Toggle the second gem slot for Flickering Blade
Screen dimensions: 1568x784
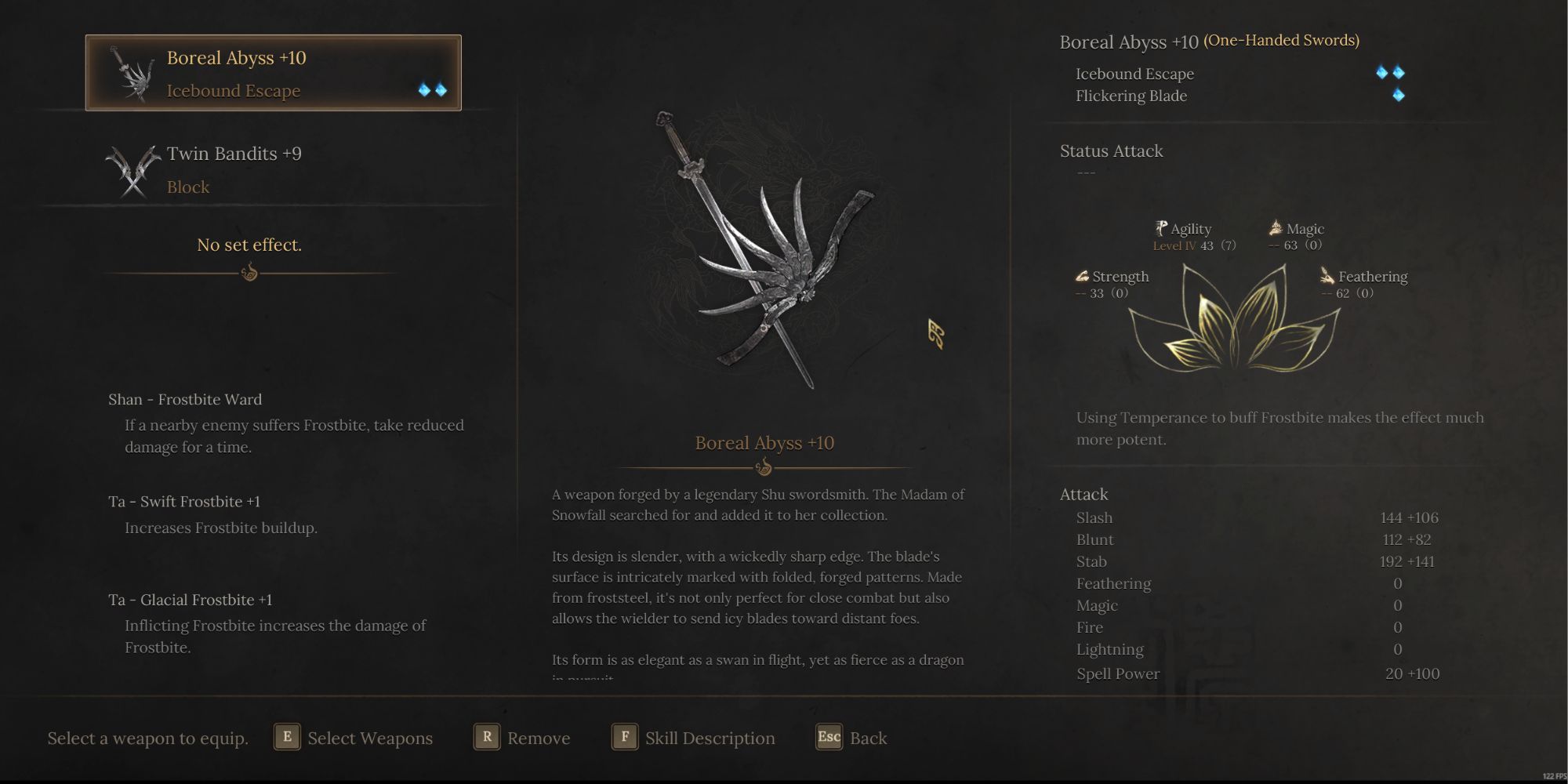click(1399, 95)
